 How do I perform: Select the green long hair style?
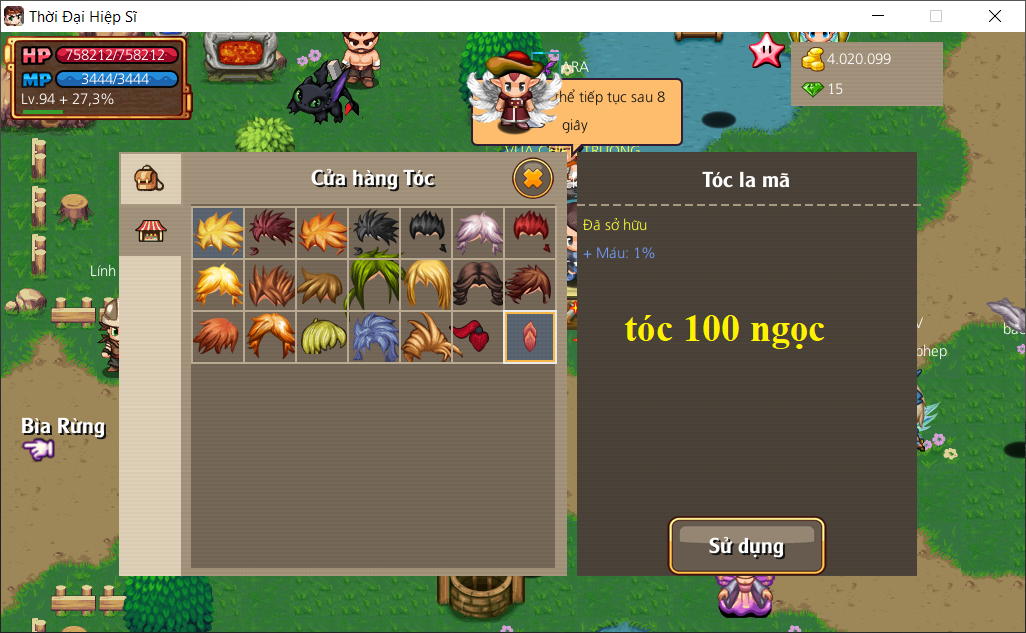(x=374, y=284)
